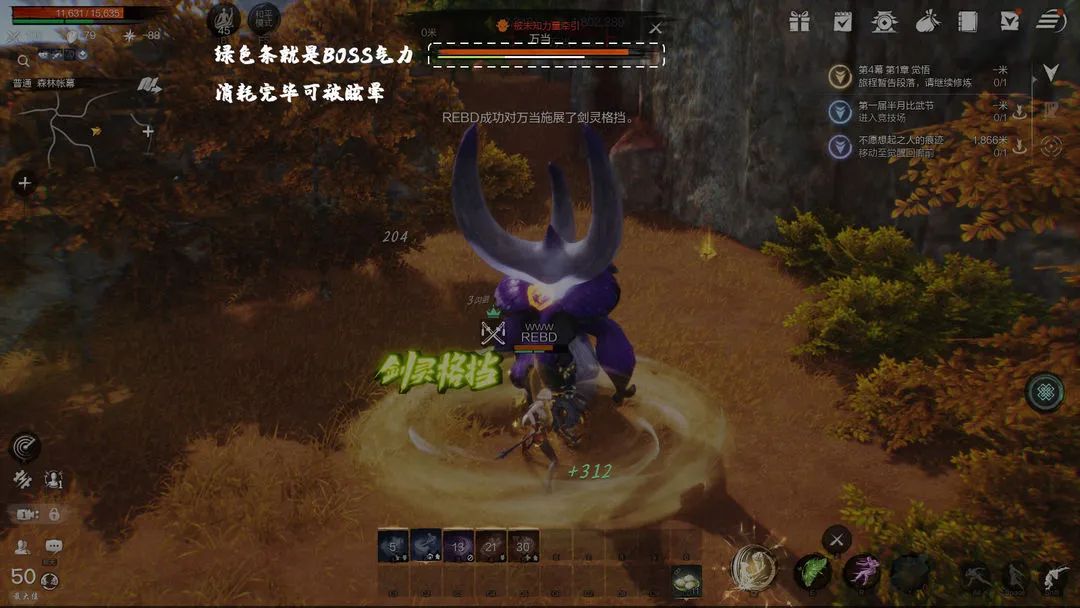
Task: Select the 不愿想起之人的痕迹 quest entry
Action: [x=903, y=146]
